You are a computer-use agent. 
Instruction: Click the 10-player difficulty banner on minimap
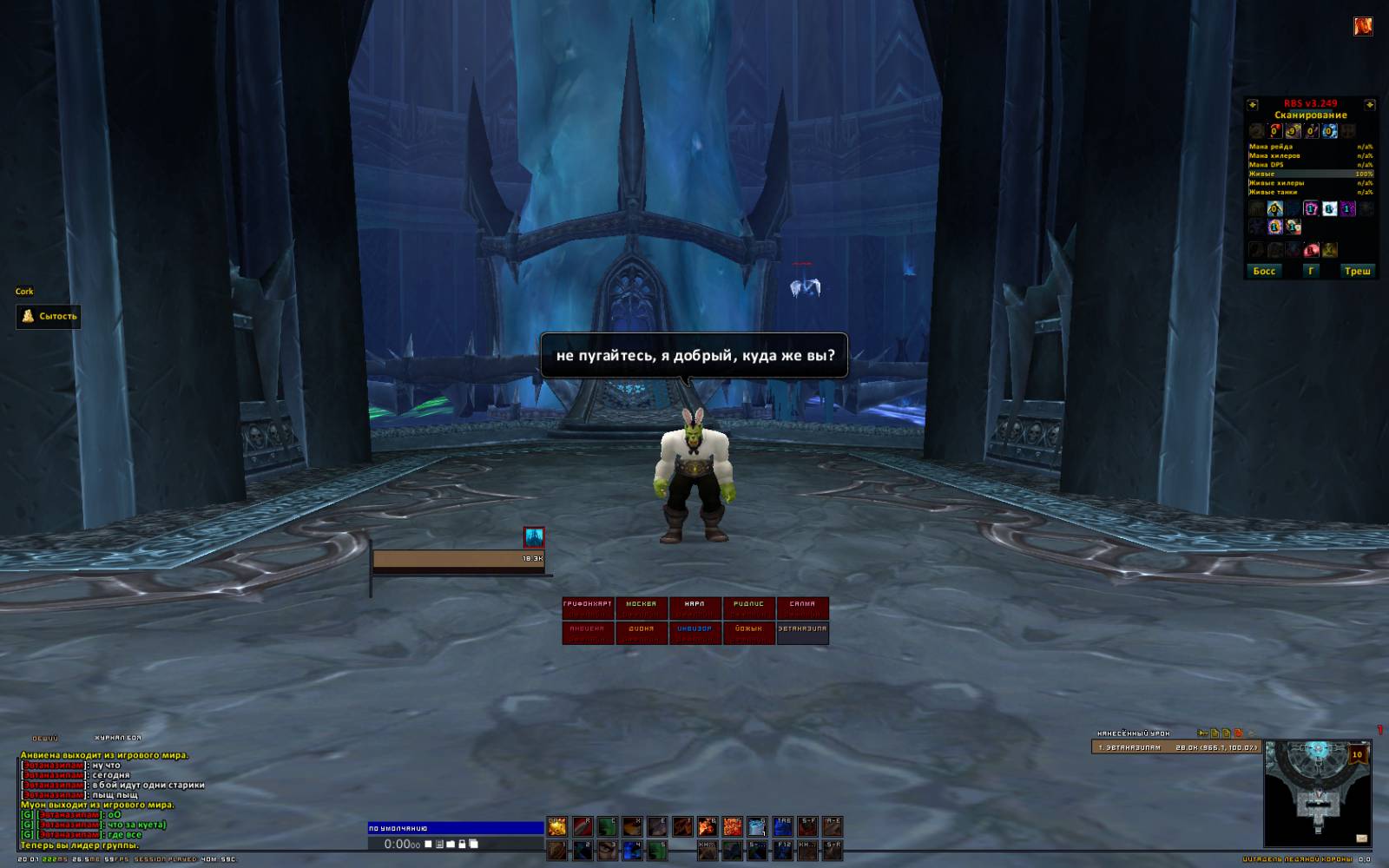[x=1357, y=756]
